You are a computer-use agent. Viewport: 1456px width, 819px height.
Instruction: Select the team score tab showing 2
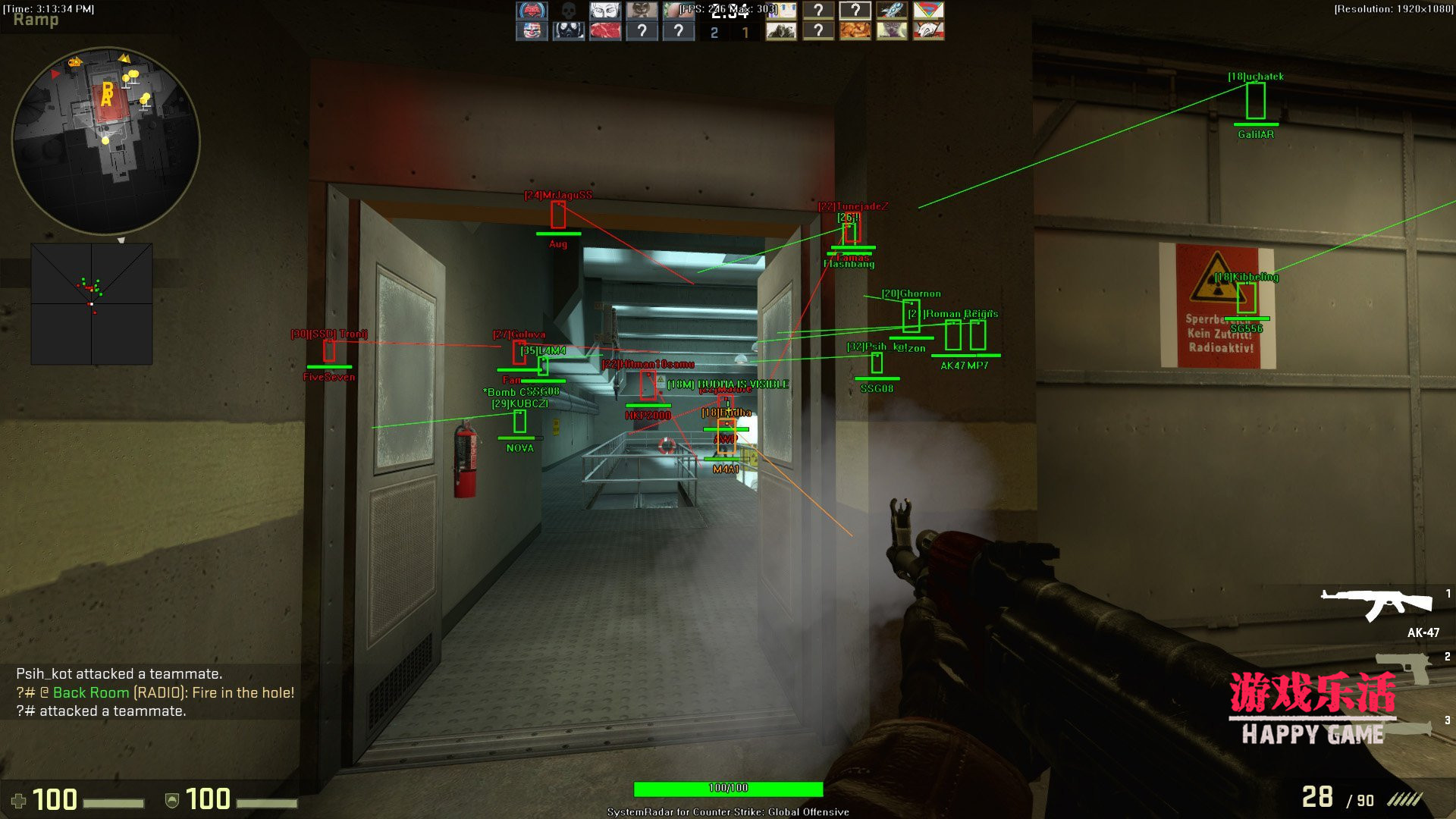pos(714,33)
